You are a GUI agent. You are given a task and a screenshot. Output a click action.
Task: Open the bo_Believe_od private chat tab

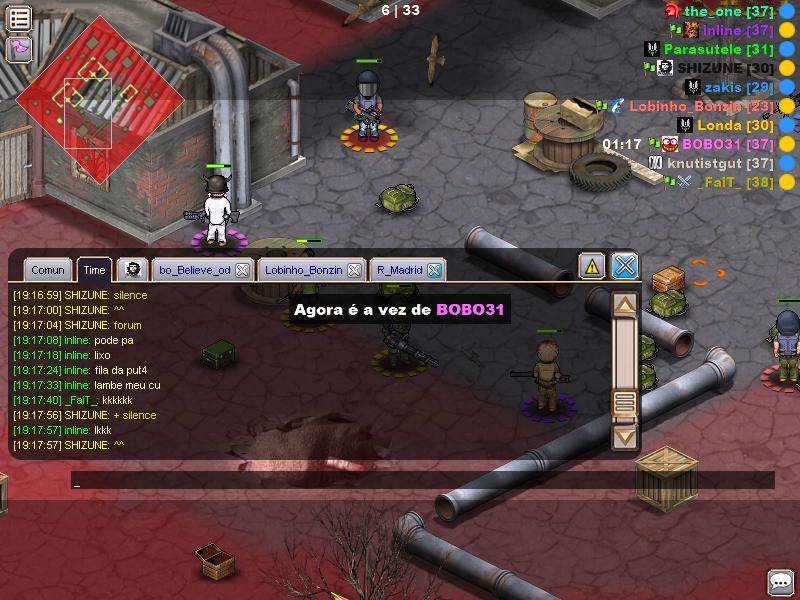(x=194, y=270)
